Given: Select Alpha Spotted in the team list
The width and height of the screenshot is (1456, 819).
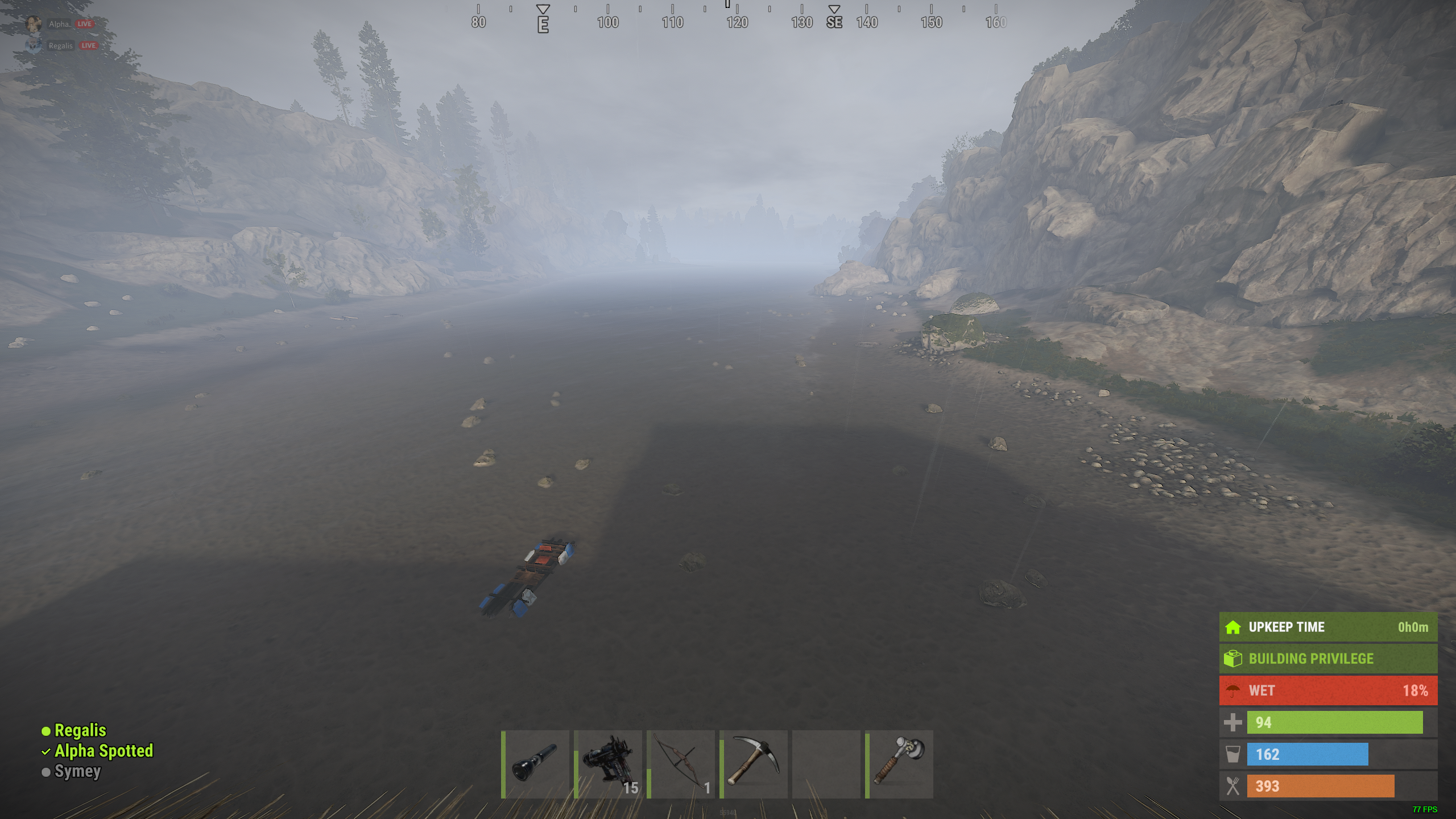Looking at the screenshot, I should coord(104,751).
